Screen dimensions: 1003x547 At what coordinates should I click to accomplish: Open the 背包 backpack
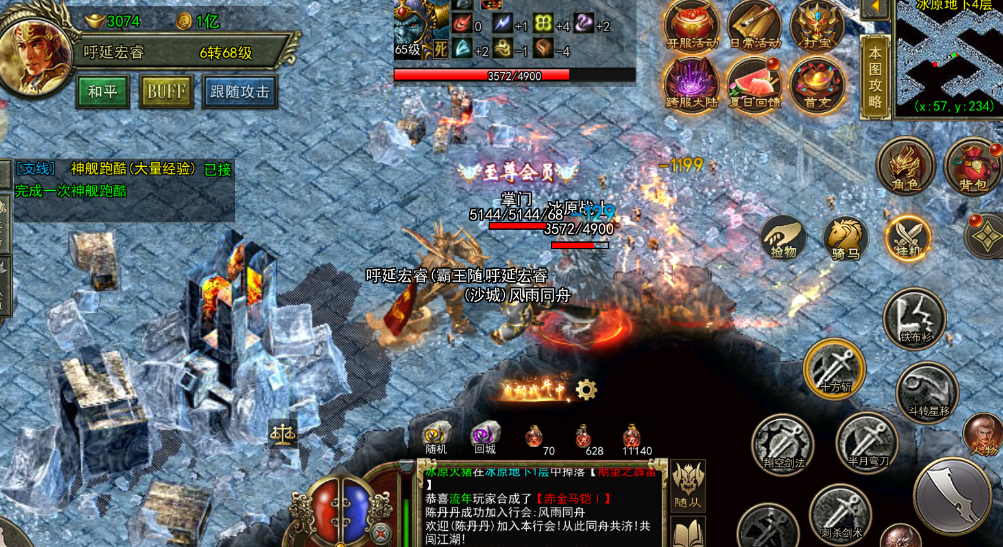(971, 166)
